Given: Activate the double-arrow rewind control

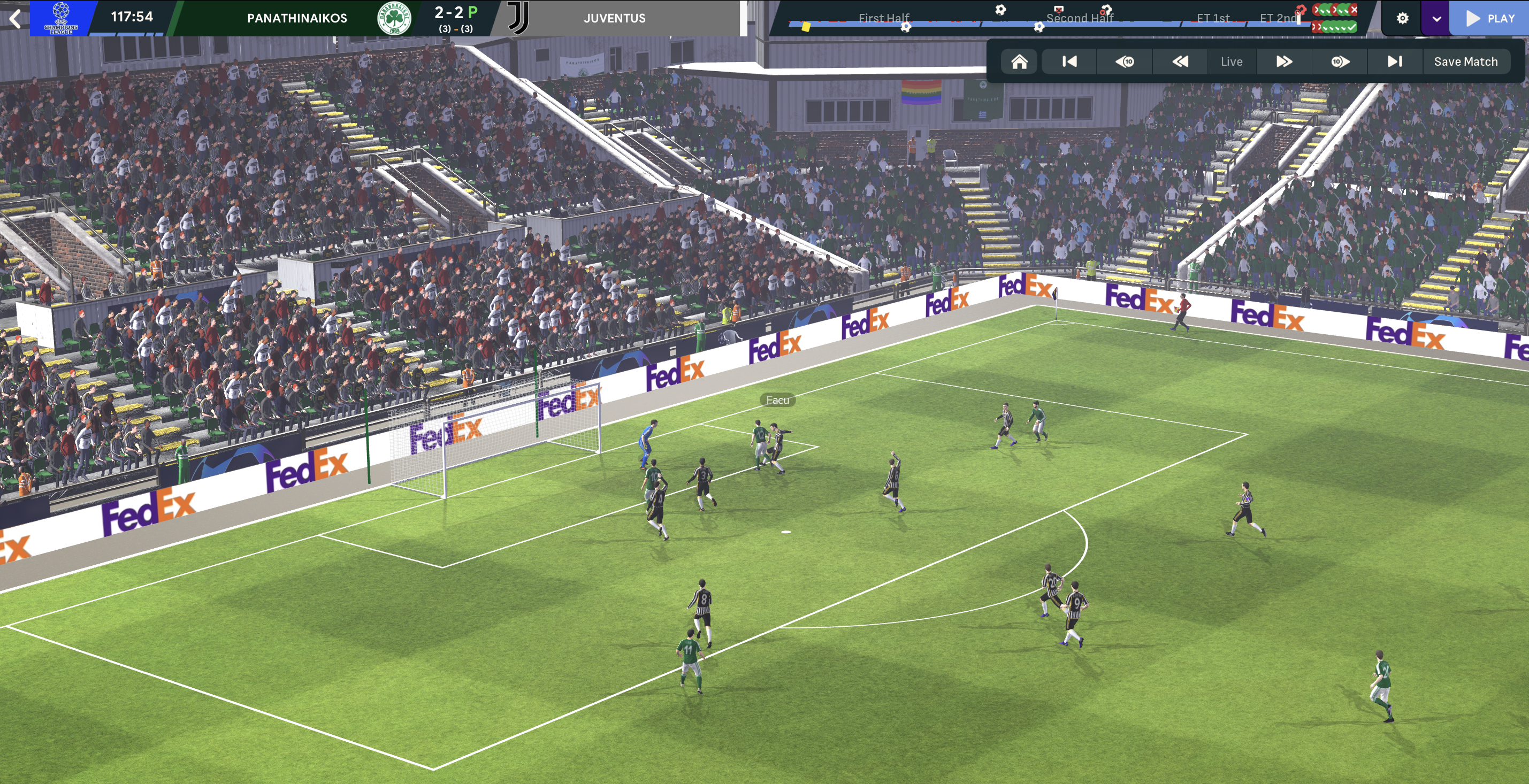Looking at the screenshot, I should point(1180,62).
